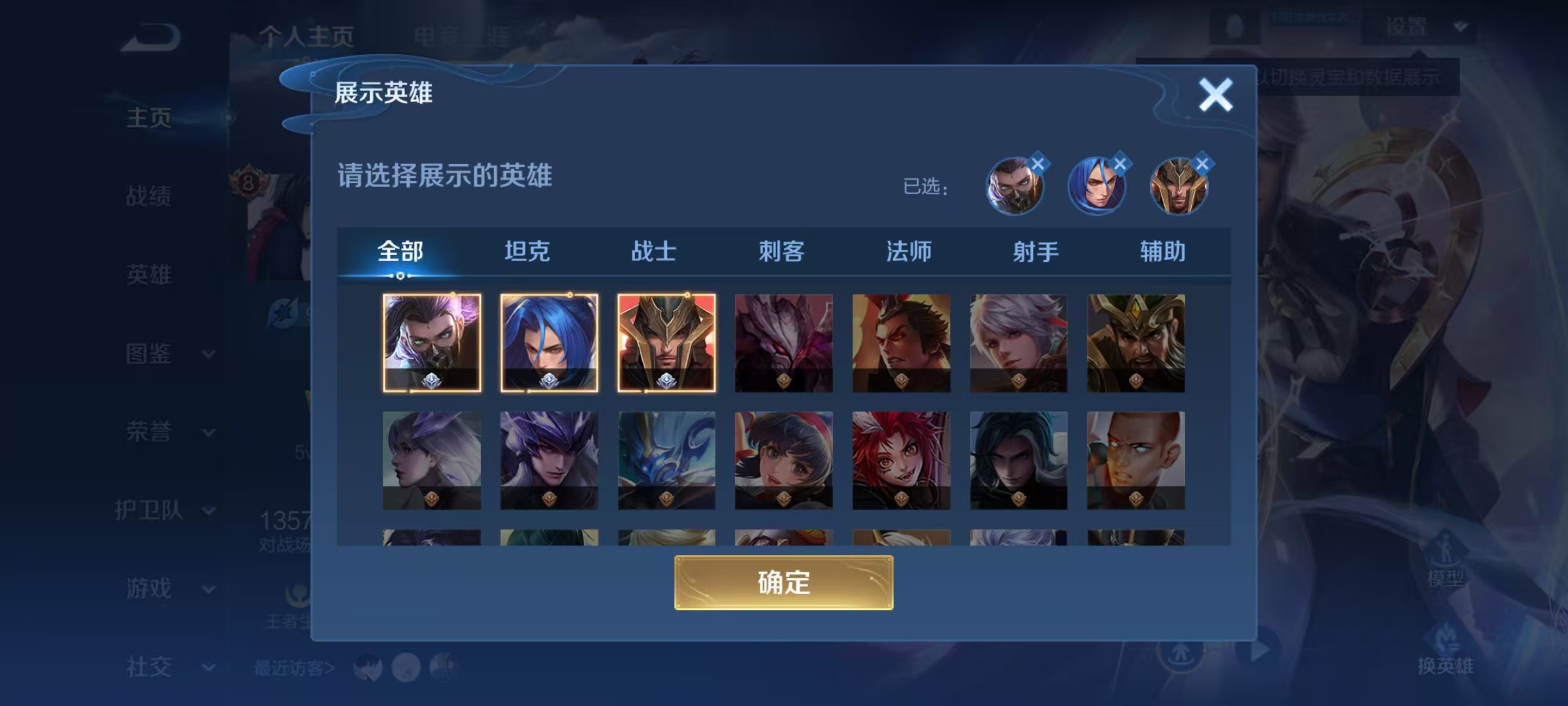This screenshot has width=1568, height=706.
Task: Click the masked hero avatar in 已选 row
Action: click(x=1015, y=188)
